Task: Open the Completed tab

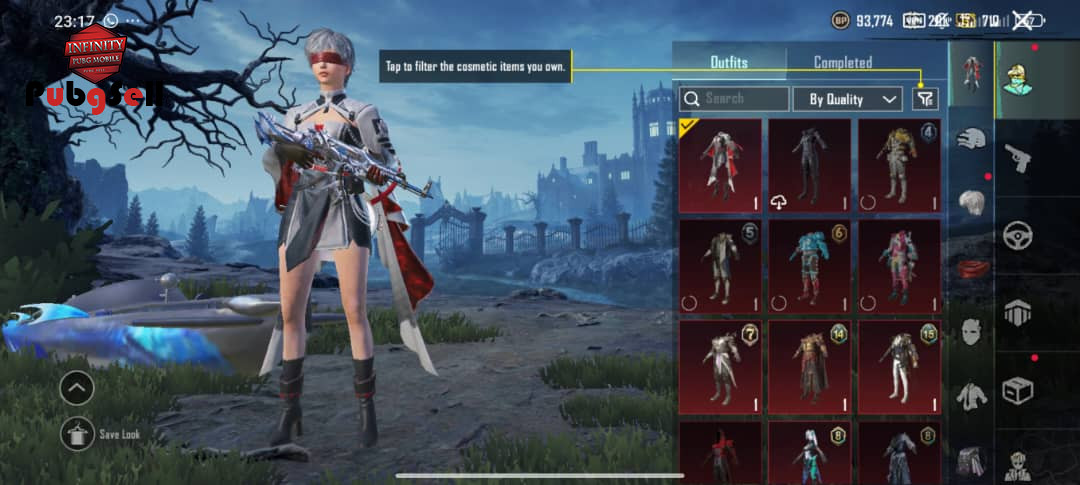Action: click(x=842, y=62)
